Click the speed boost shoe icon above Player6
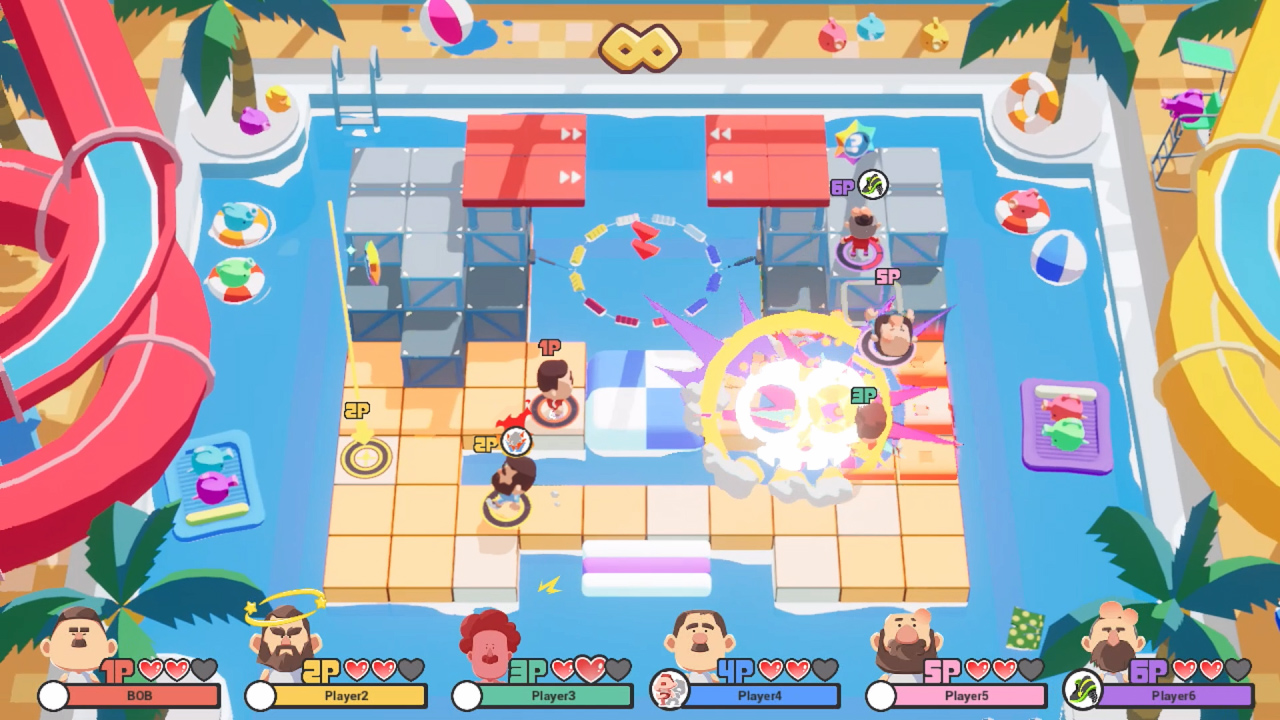The height and width of the screenshot is (720, 1280). [874, 184]
